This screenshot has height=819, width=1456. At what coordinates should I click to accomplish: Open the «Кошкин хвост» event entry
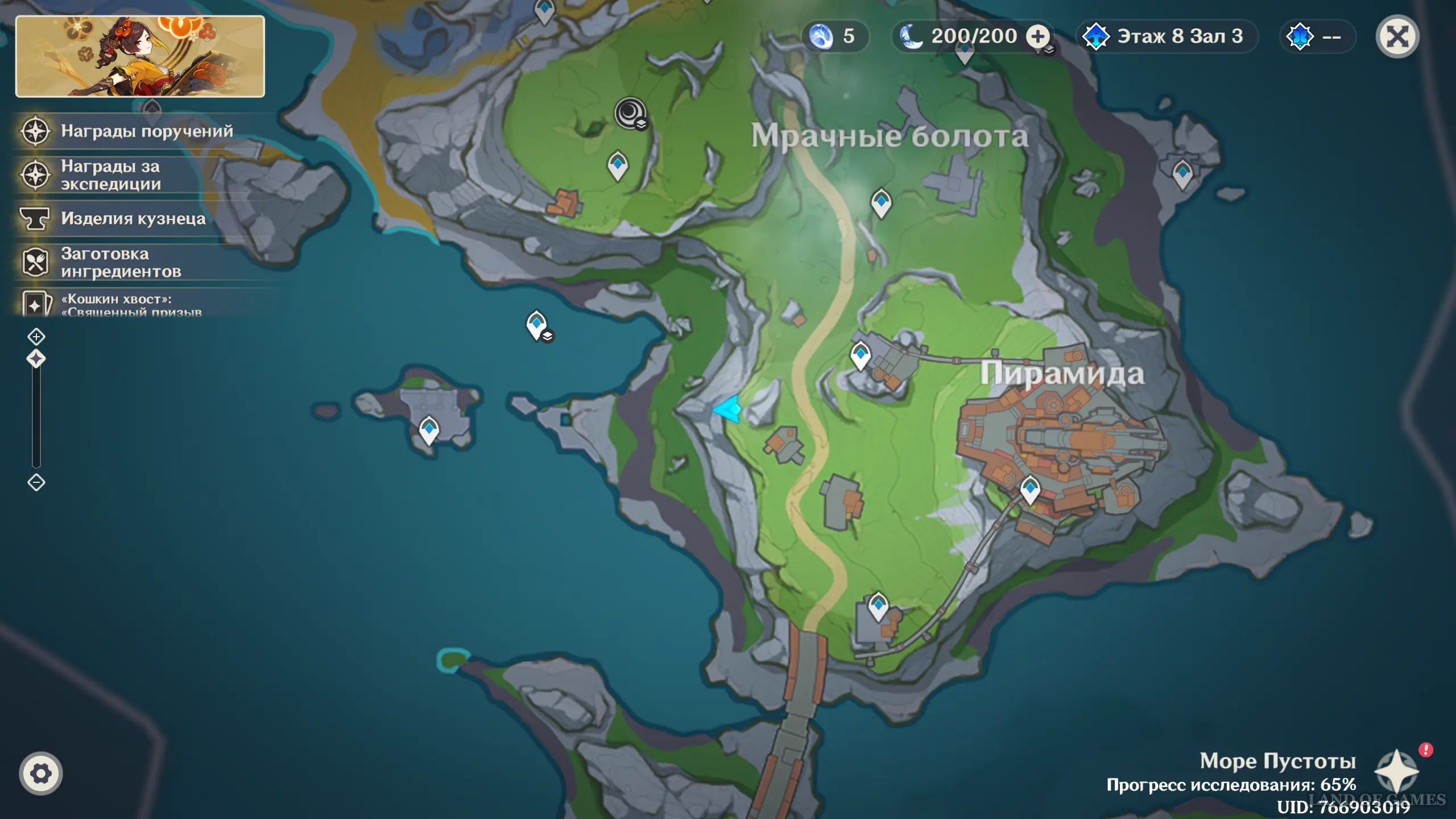tap(131, 304)
